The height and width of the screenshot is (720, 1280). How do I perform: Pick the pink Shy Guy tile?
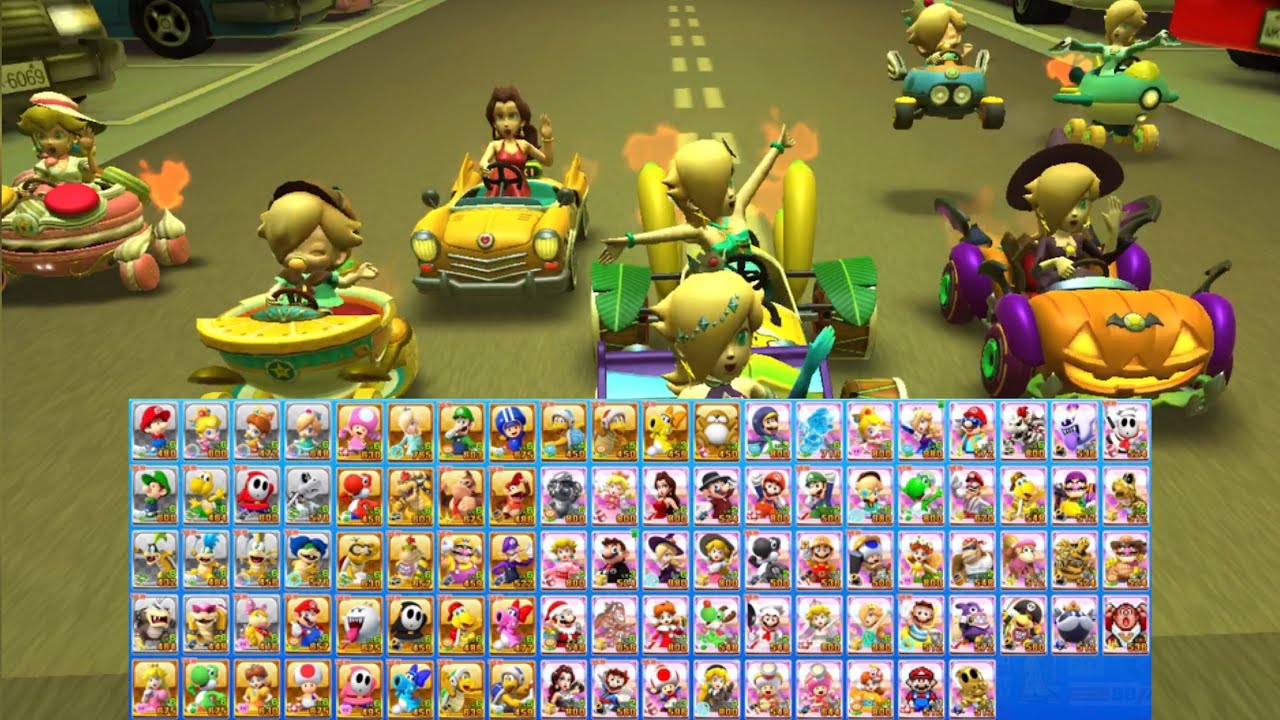coord(359,687)
